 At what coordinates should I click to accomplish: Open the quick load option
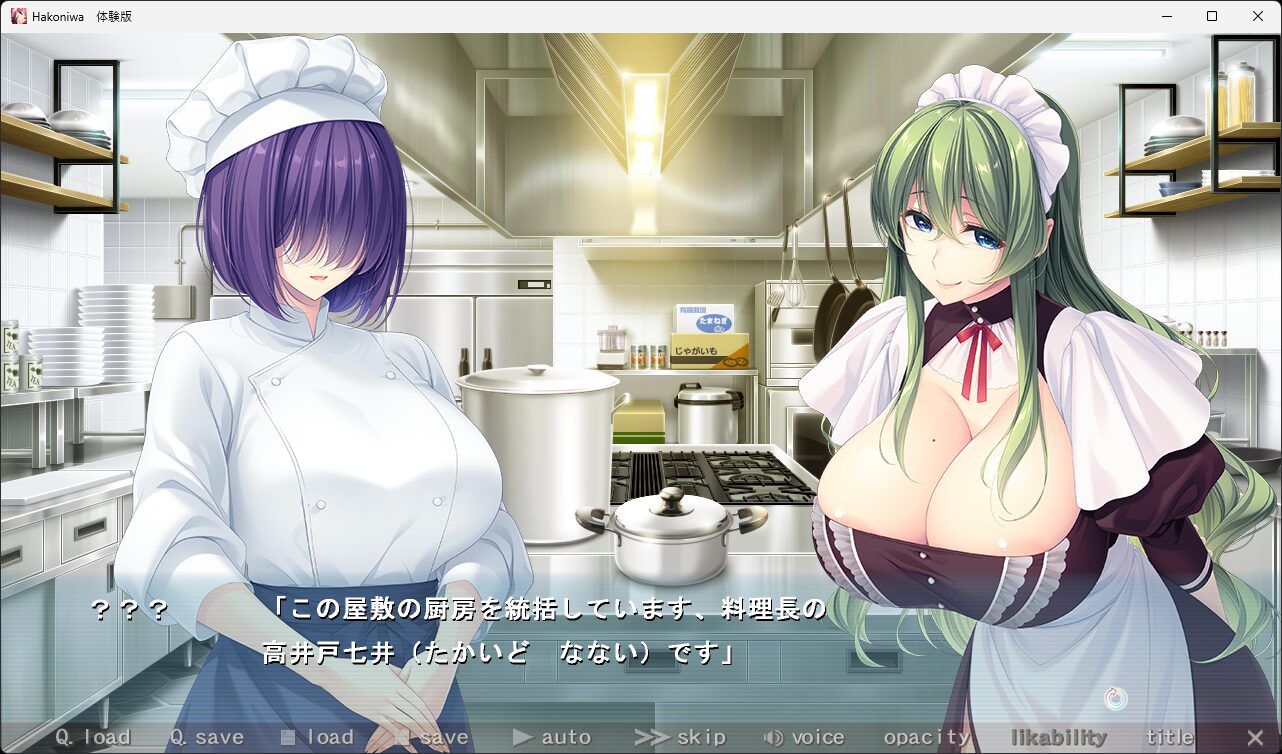[x=93, y=738]
